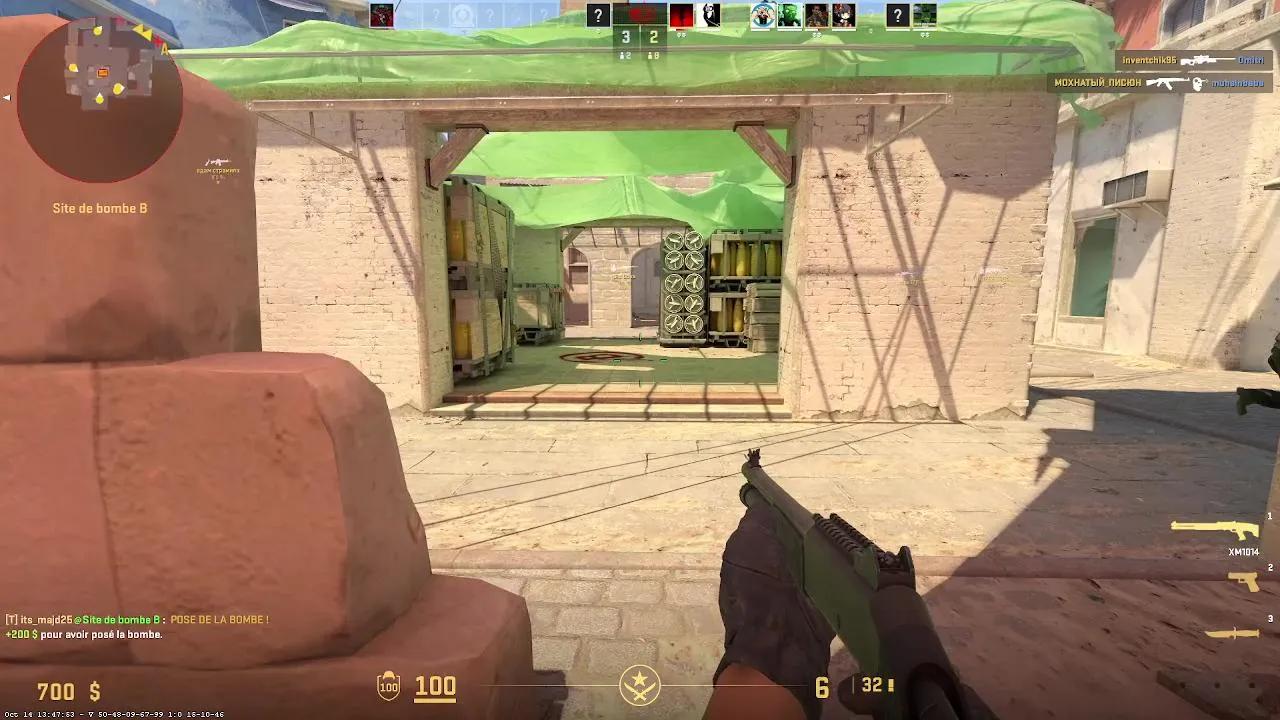Click the Terrorist score showing 3
The image size is (1280, 720).
(627, 38)
